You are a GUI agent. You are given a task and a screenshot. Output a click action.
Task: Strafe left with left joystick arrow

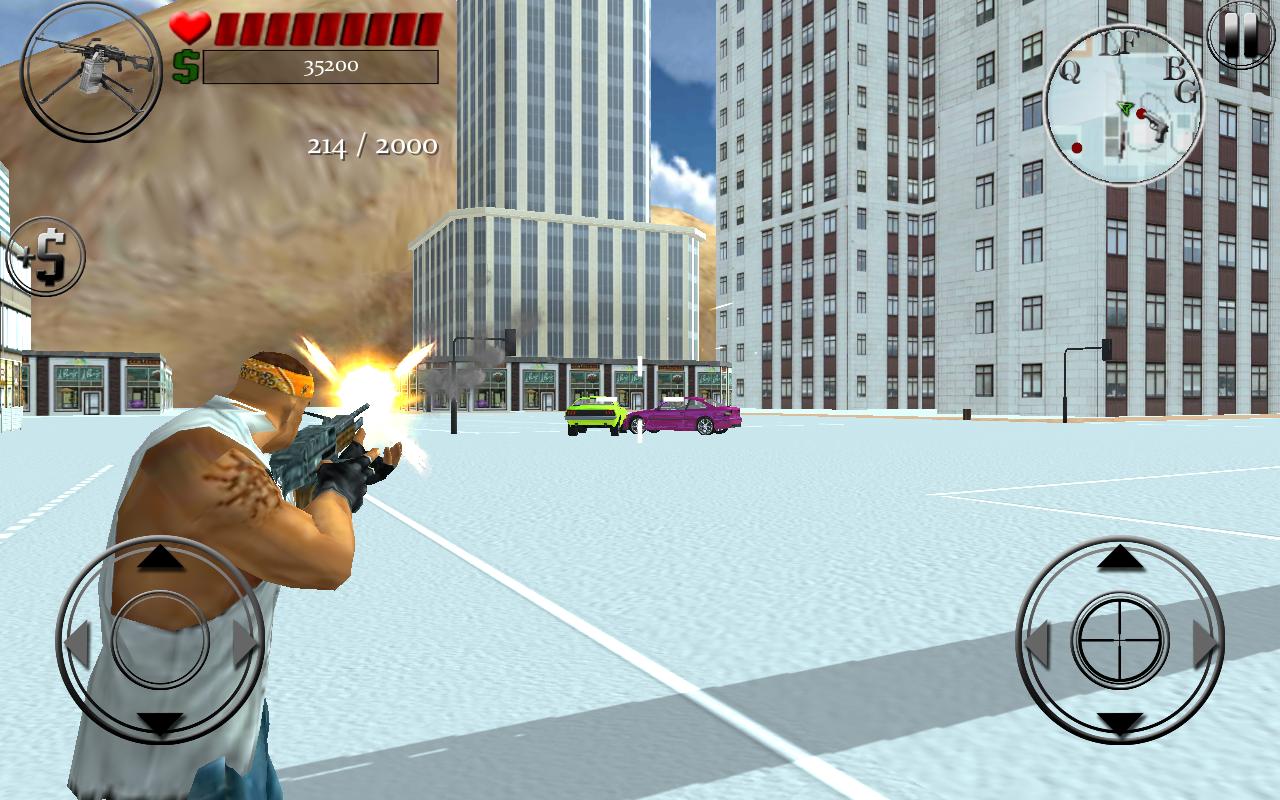[78, 642]
